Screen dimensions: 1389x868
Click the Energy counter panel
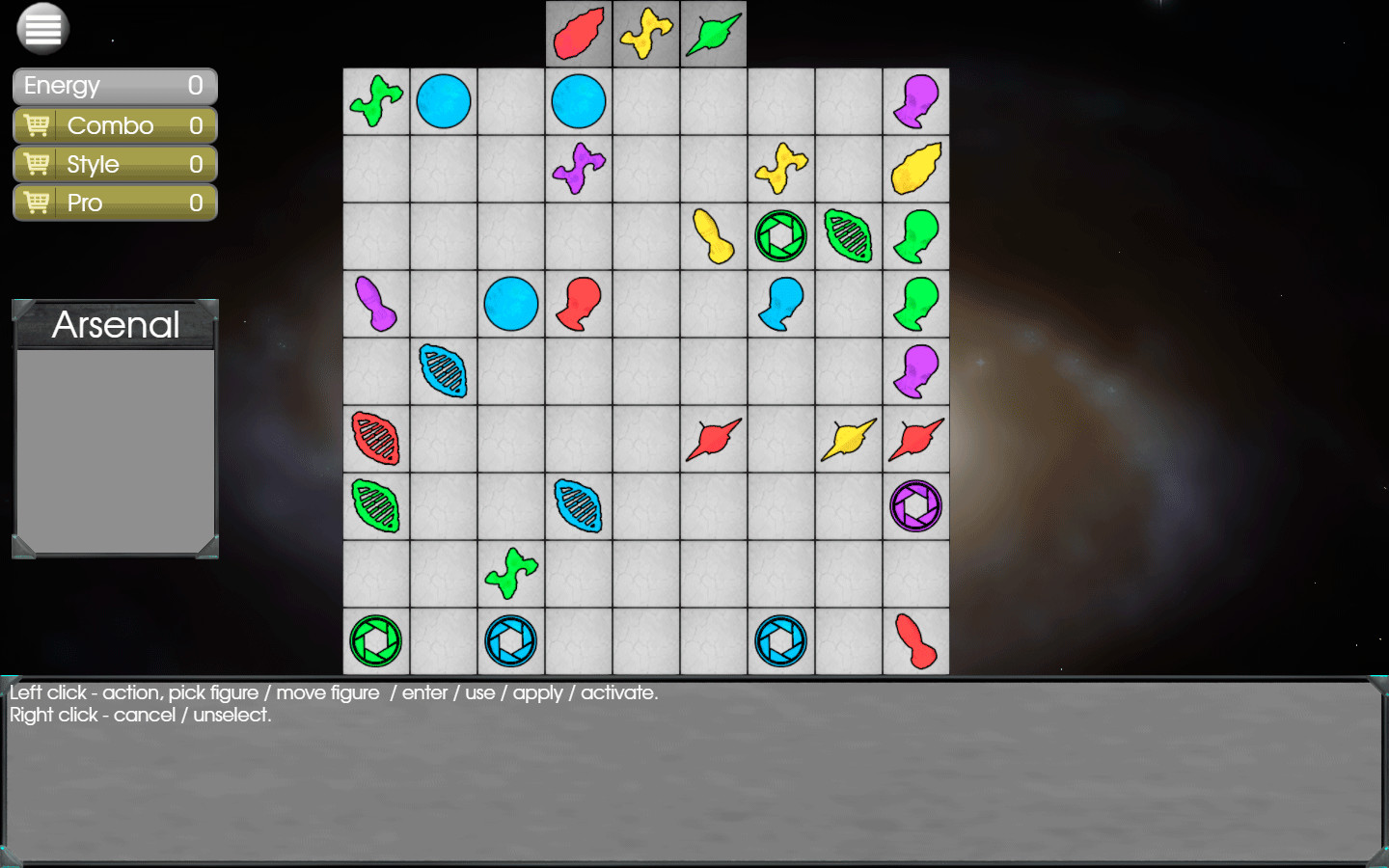pyautogui.click(x=114, y=86)
